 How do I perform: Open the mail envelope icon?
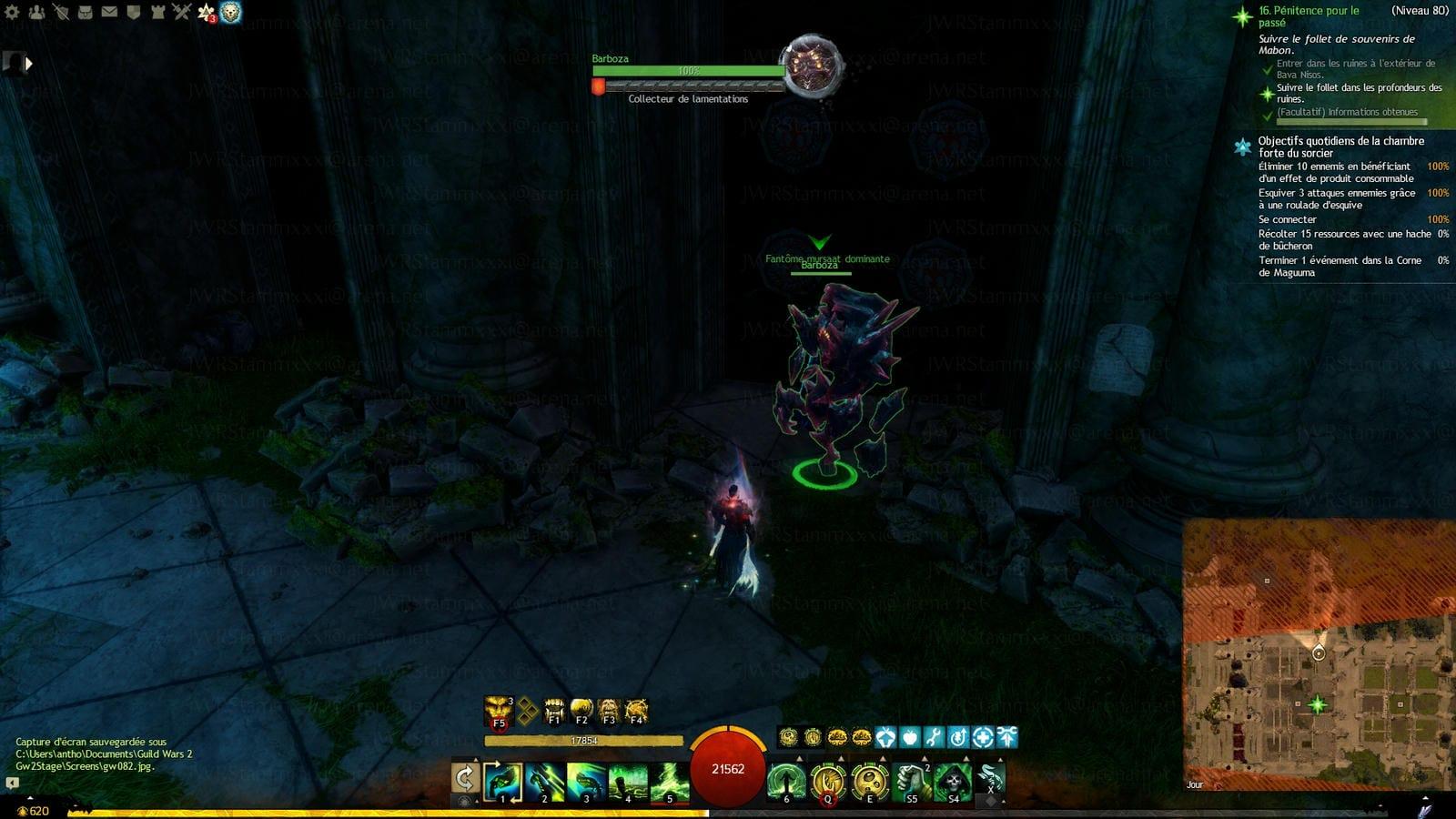click(108, 12)
